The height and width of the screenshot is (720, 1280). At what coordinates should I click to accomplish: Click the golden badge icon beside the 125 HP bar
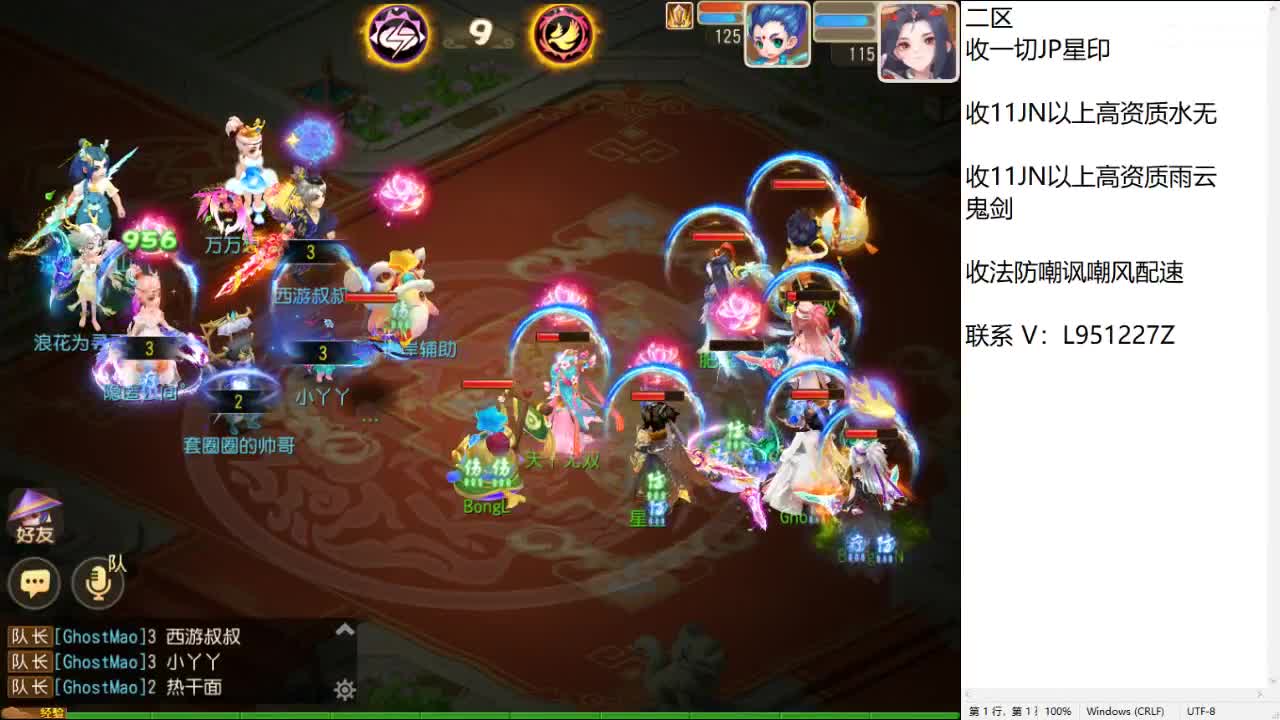coord(679,17)
